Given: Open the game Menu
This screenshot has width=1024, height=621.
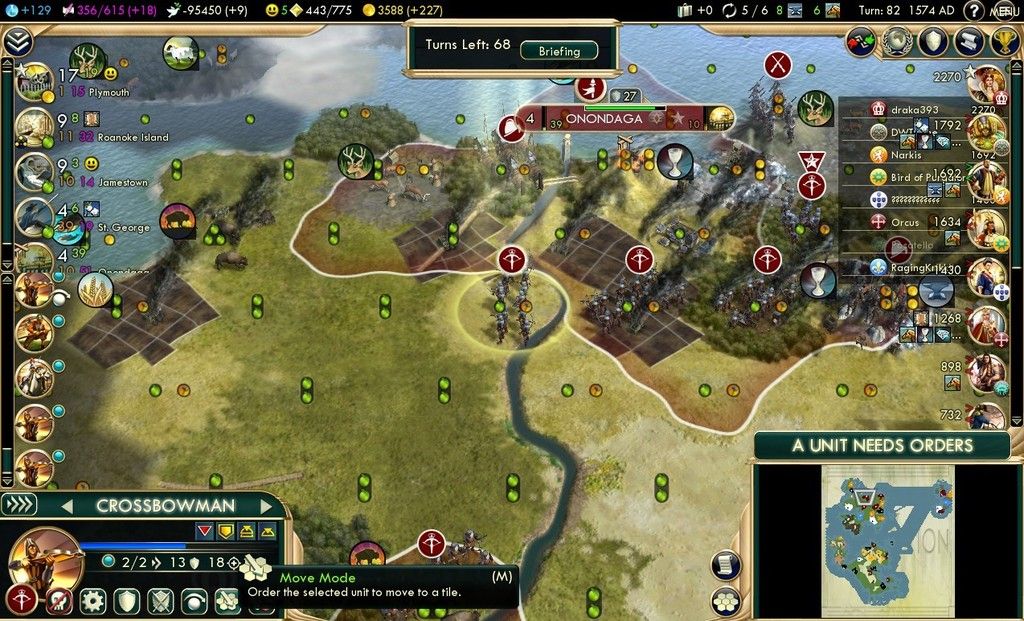Looking at the screenshot, I should [x=1005, y=11].
